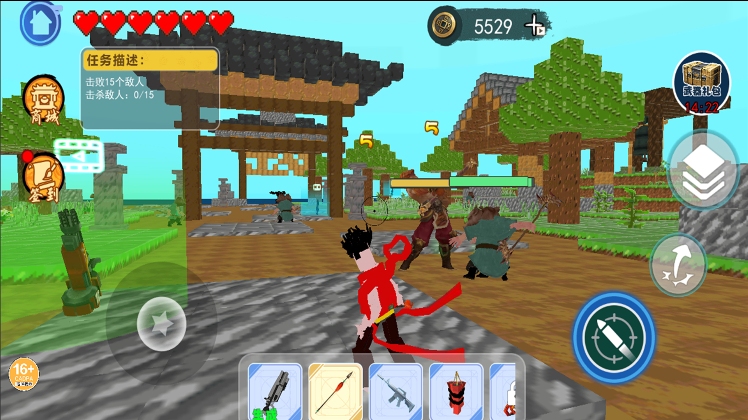Select the rocket launcher hotbar slot

coord(275,391)
